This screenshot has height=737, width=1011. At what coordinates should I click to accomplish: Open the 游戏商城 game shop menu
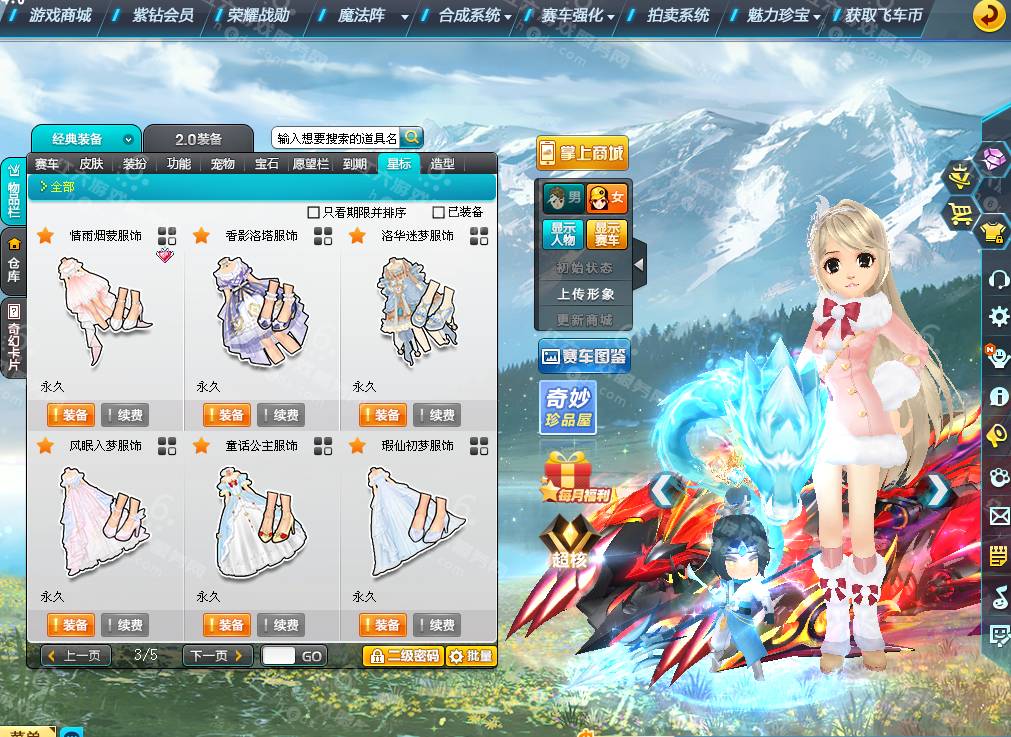60,15
